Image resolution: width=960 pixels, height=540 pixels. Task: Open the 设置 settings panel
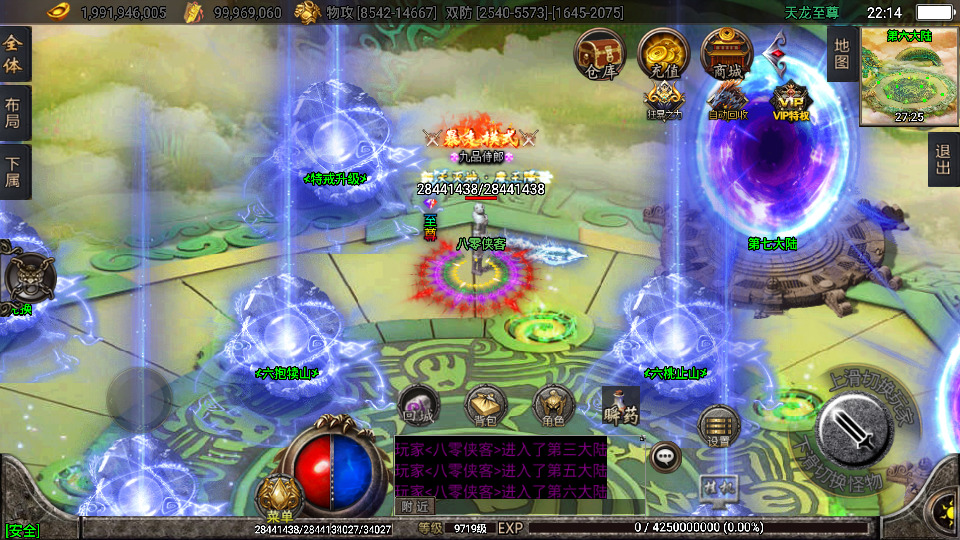click(x=717, y=426)
